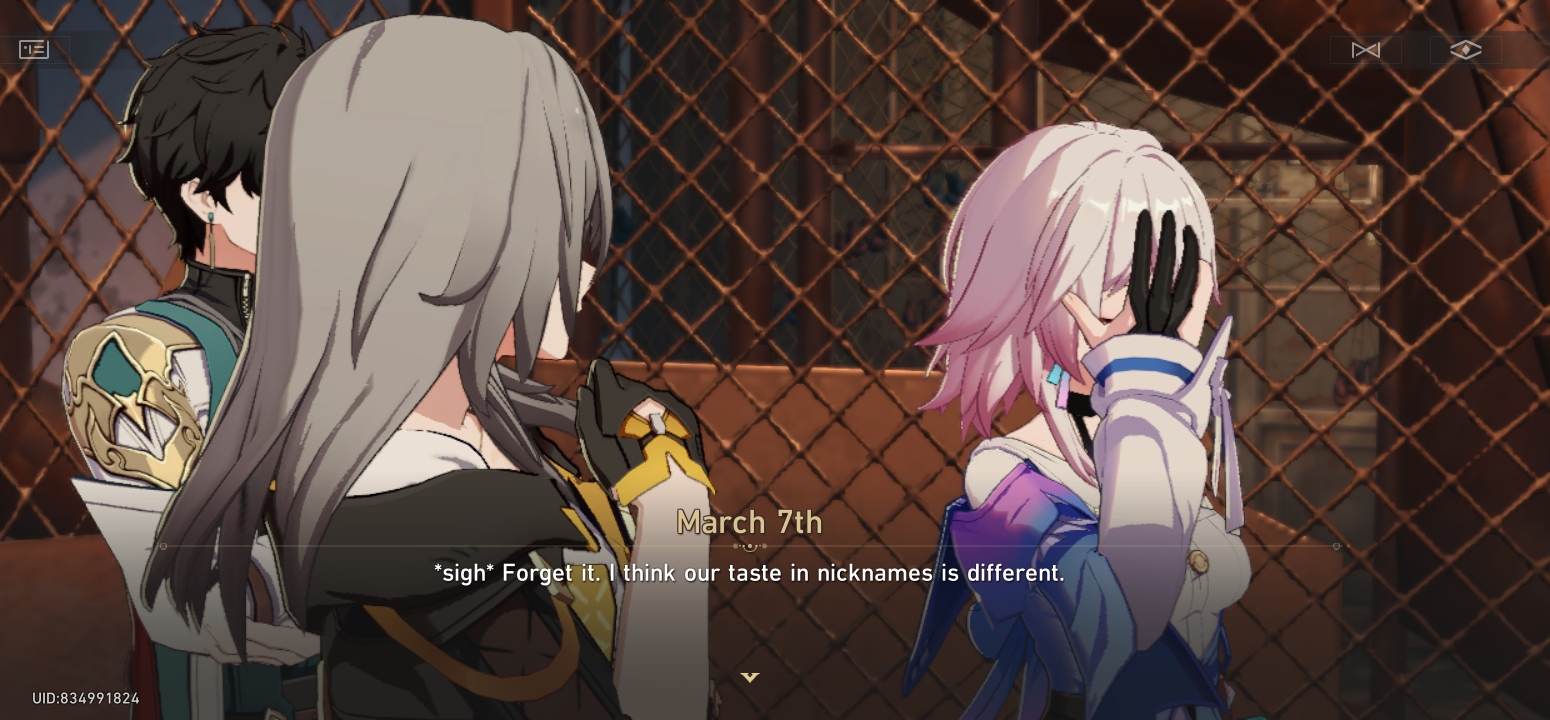This screenshot has height=720, width=1550.
Task: Click the UID text in the corner
Action: click(x=85, y=698)
